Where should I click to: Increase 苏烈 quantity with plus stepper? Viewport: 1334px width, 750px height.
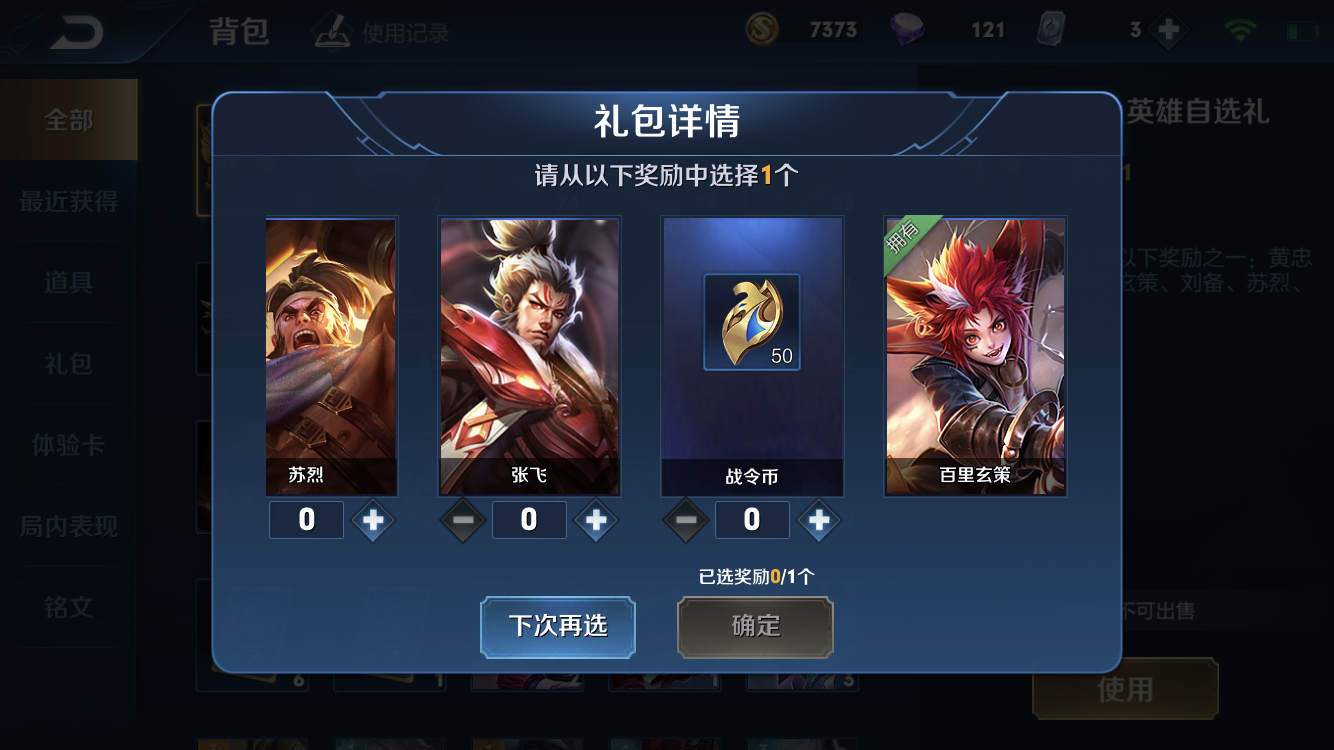click(x=373, y=520)
